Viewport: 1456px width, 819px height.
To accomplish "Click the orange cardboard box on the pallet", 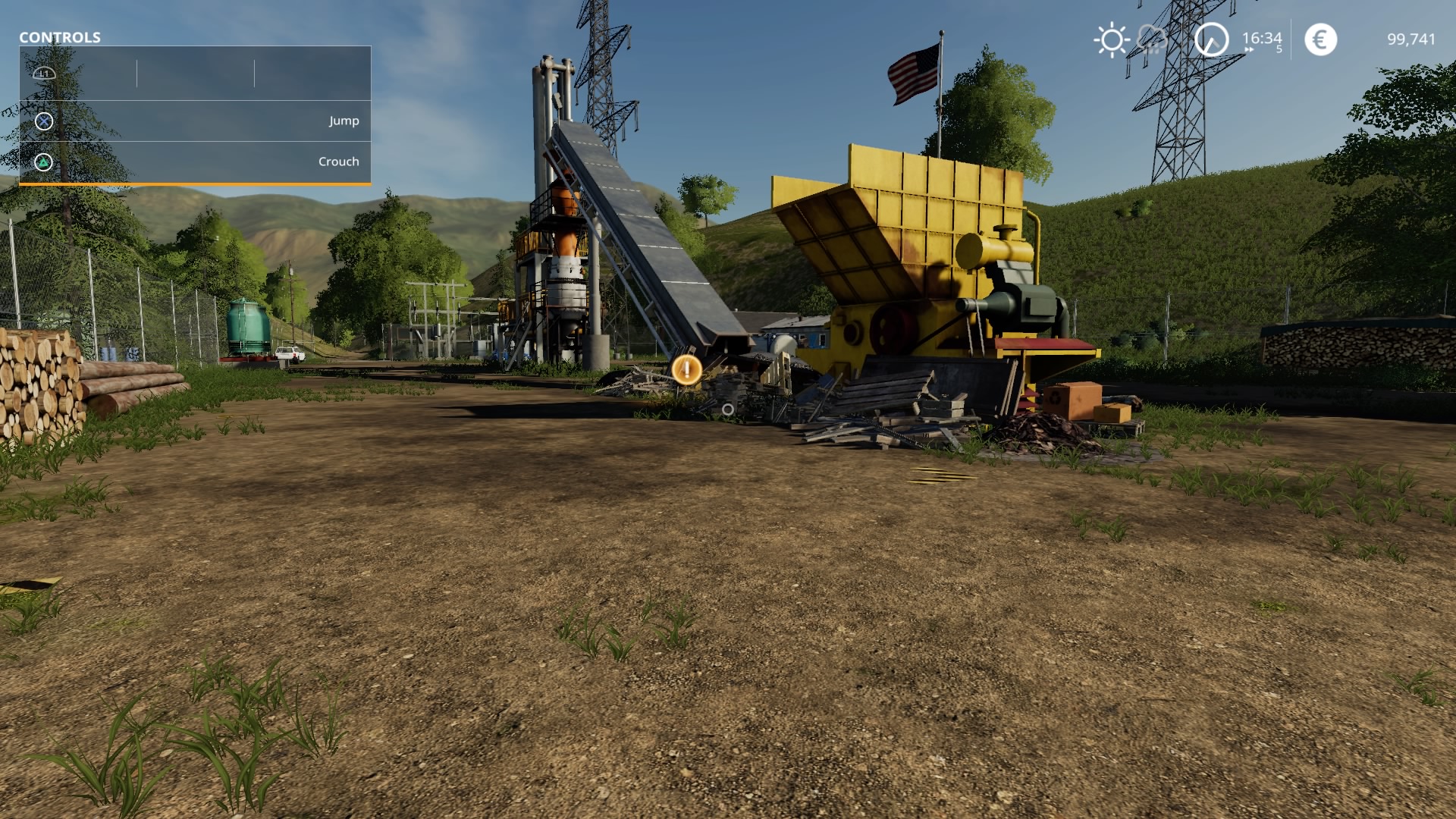I will coord(1076,400).
